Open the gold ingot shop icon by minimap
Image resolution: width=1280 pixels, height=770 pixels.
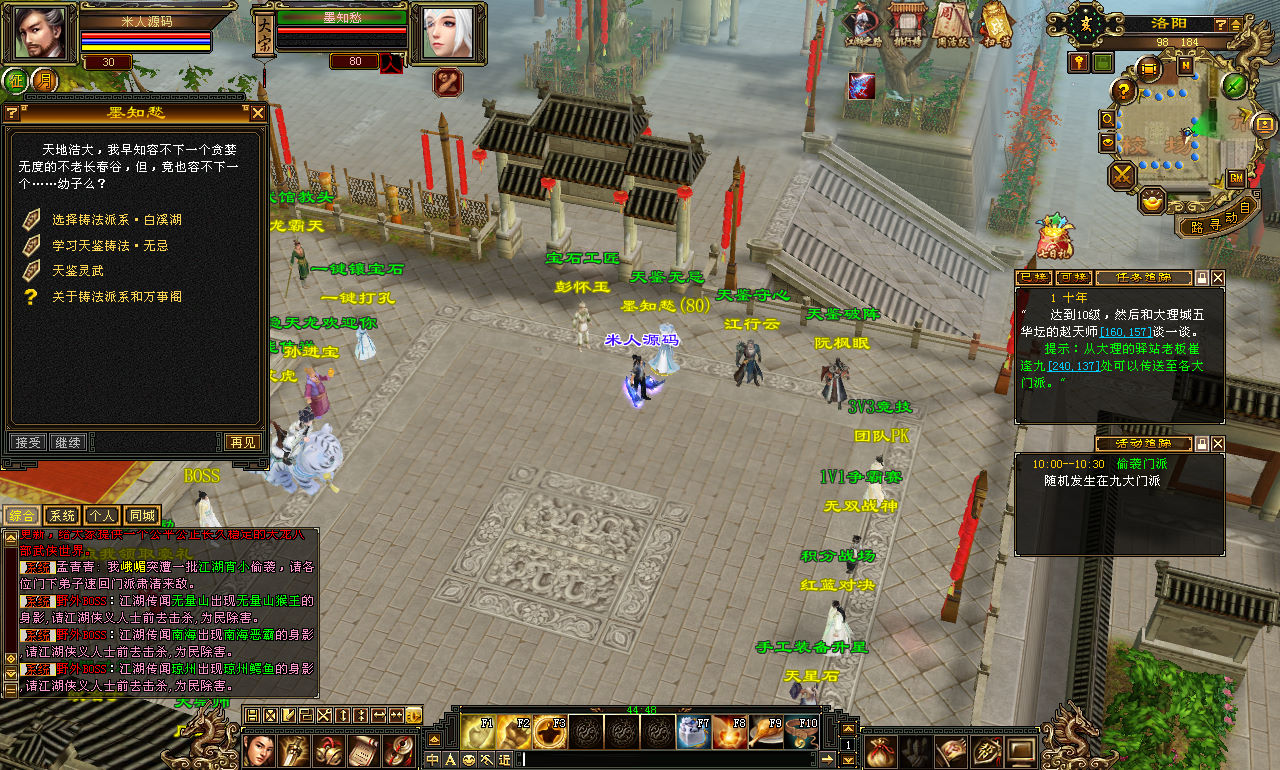click(1152, 201)
